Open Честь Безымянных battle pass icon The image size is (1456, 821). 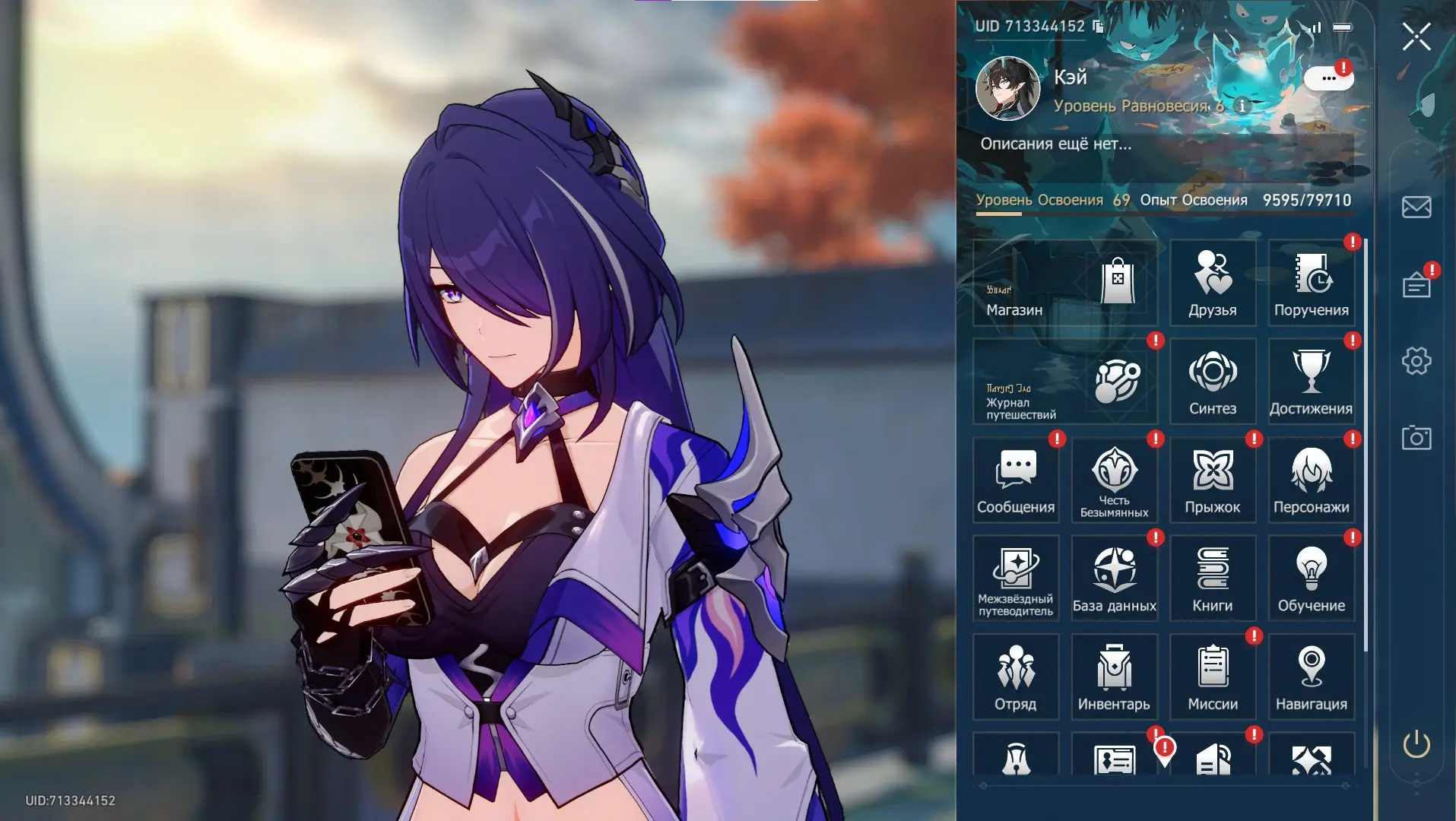click(1115, 475)
